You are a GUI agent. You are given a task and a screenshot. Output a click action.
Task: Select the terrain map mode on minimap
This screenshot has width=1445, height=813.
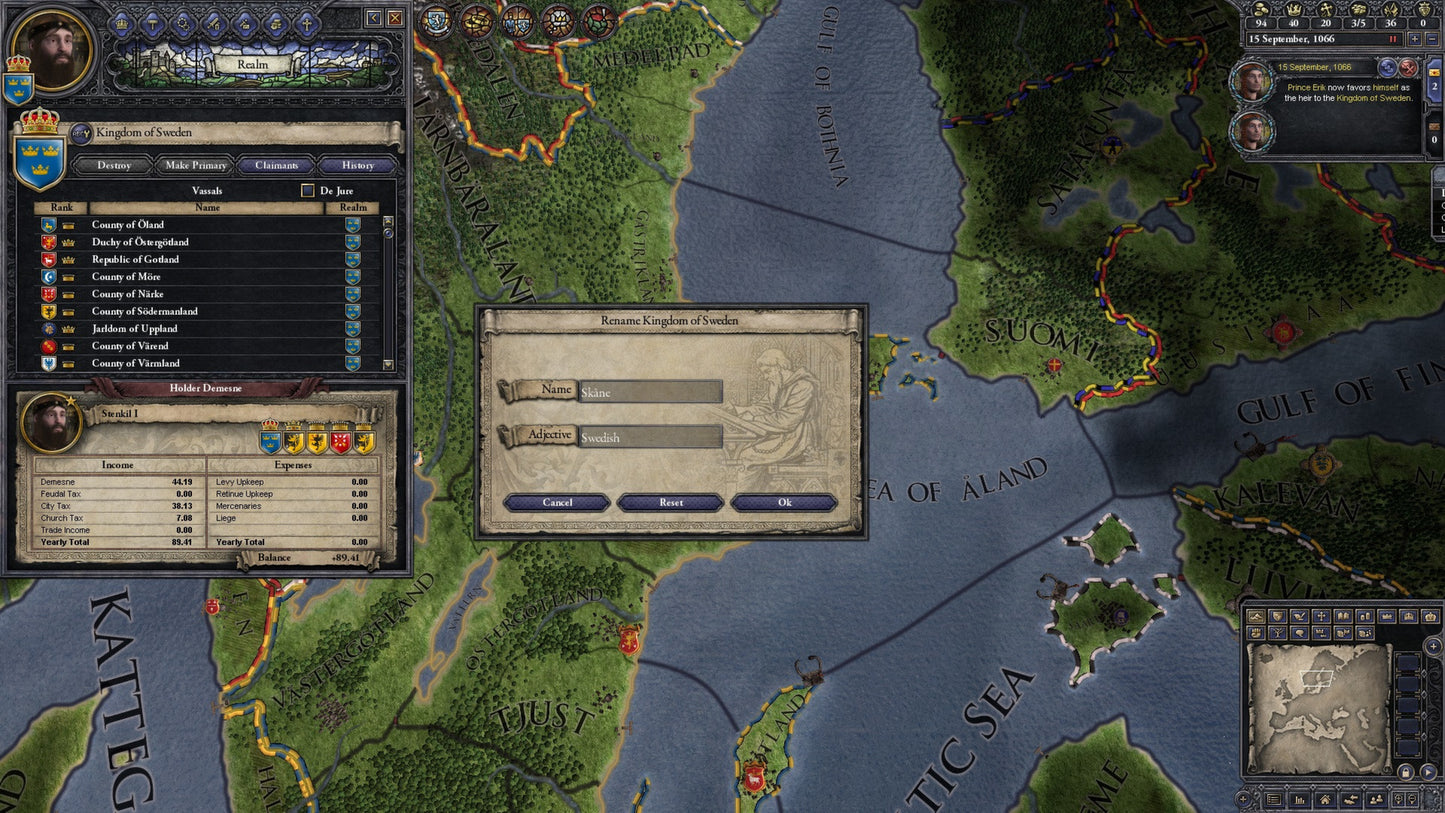point(1256,616)
